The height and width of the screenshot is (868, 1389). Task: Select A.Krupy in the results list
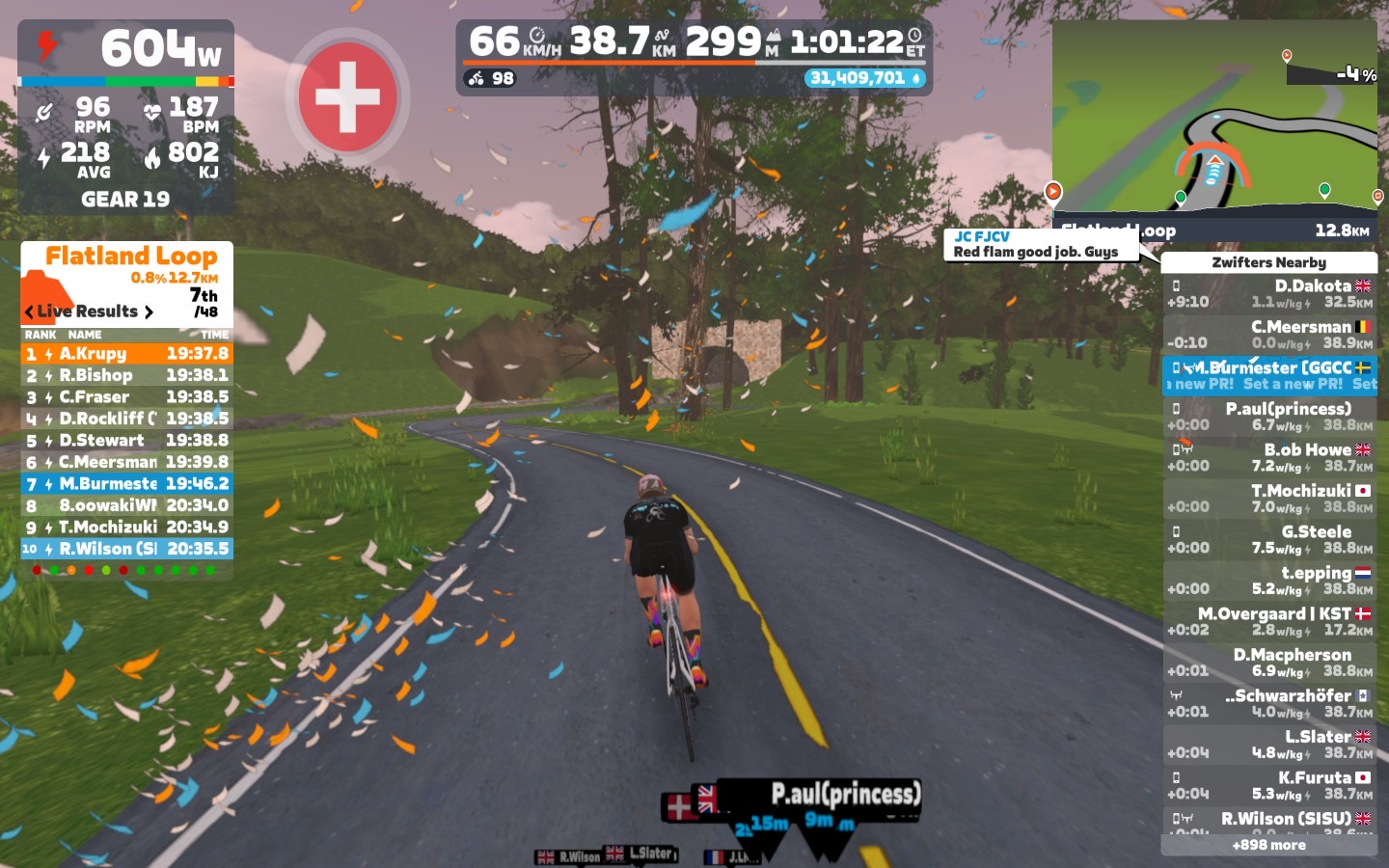126,354
